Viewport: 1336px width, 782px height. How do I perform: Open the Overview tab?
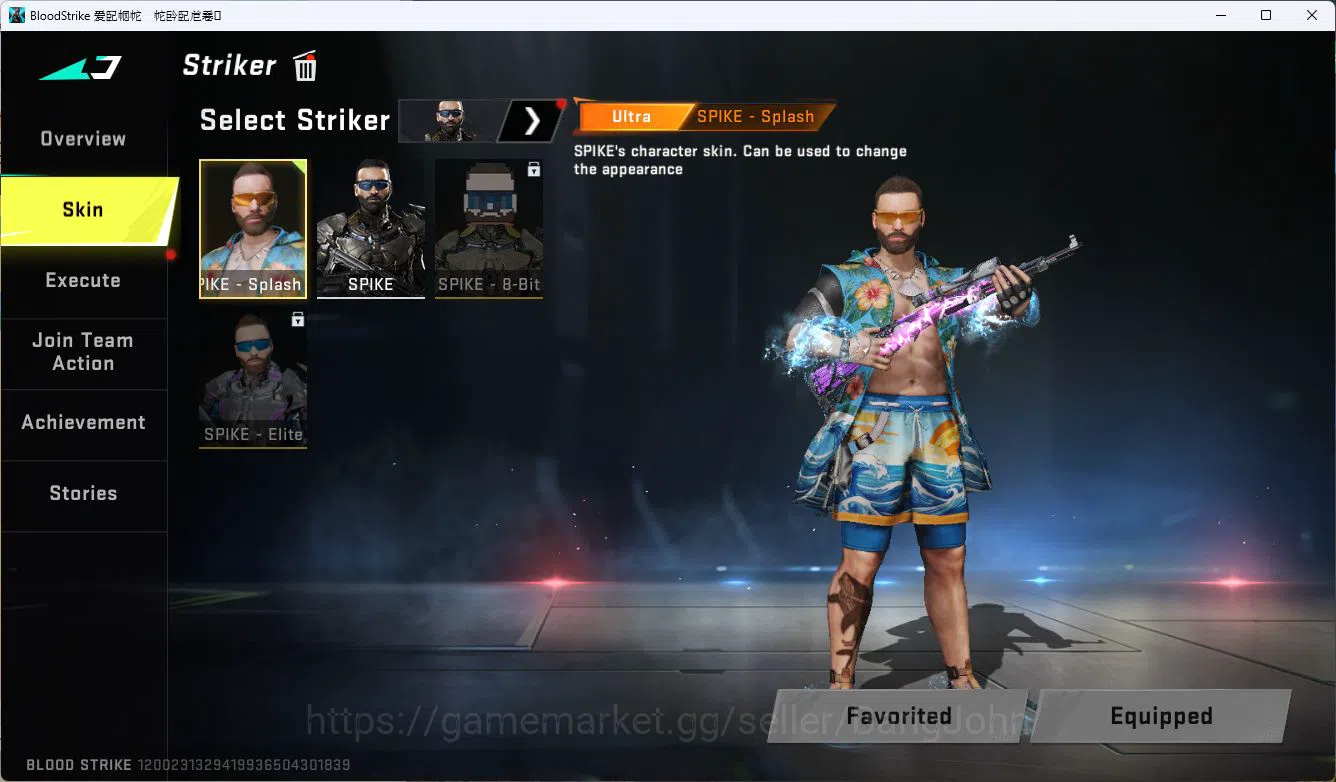(82, 138)
